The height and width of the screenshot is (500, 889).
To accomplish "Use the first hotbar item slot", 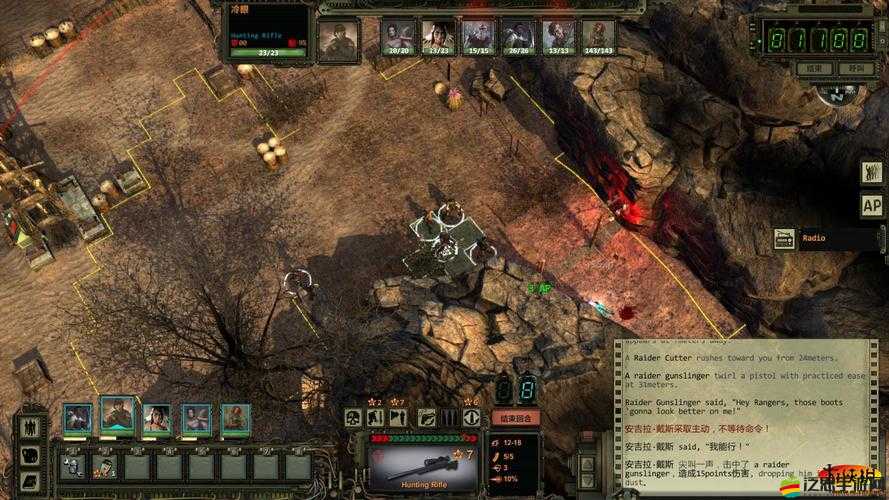I will [72, 465].
